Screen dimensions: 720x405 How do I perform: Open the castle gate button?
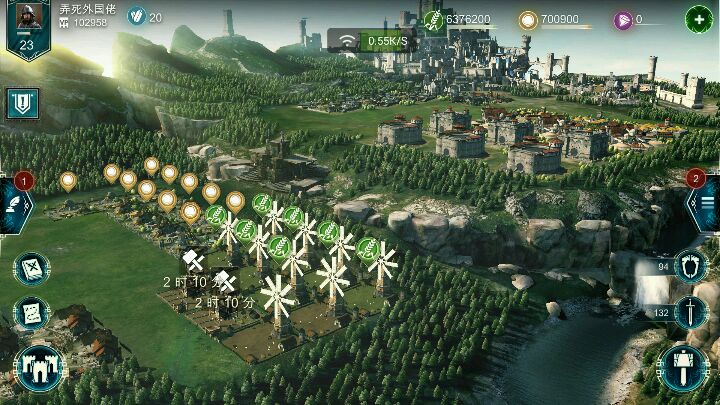(38, 367)
